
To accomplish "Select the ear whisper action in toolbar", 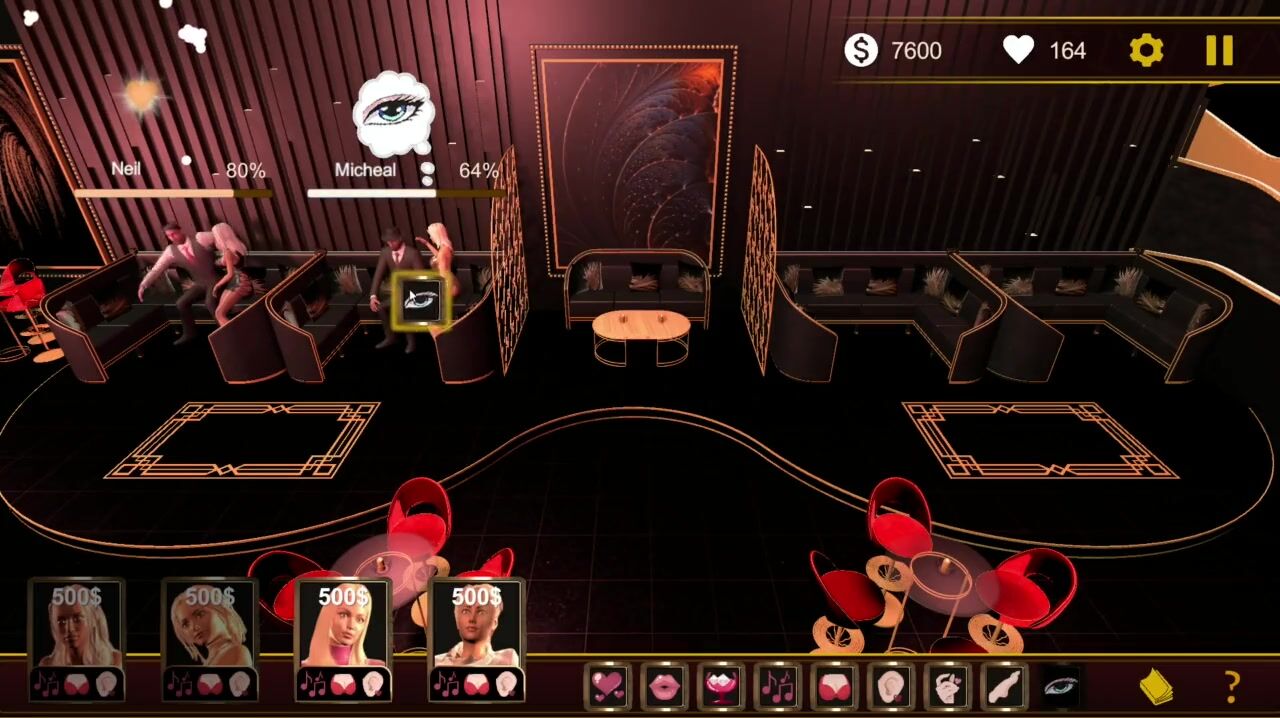I will 890,686.
